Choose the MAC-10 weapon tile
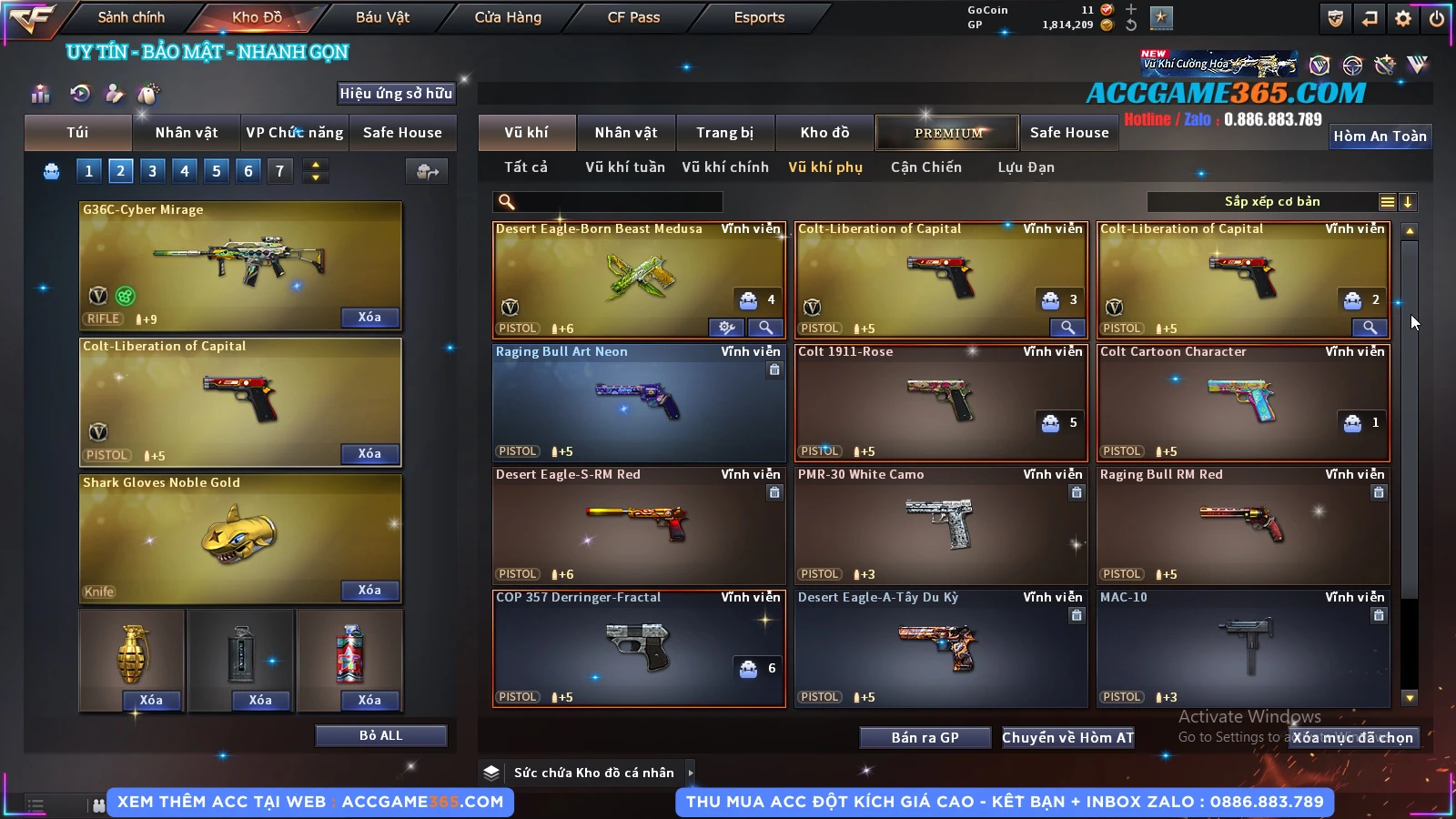This screenshot has width=1456, height=819. [1242, 648]
